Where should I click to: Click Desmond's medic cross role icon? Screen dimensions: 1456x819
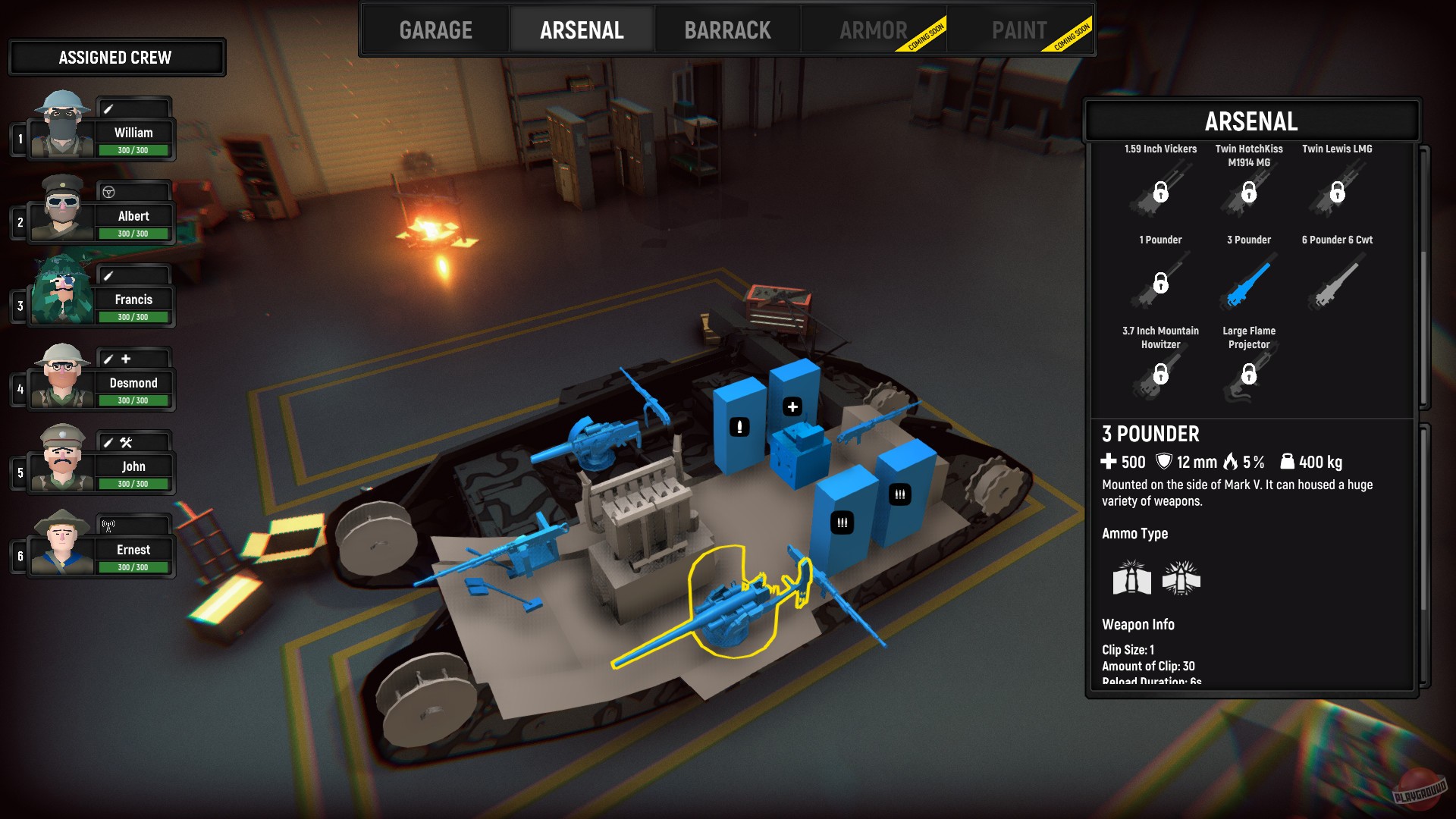[124, 359]
